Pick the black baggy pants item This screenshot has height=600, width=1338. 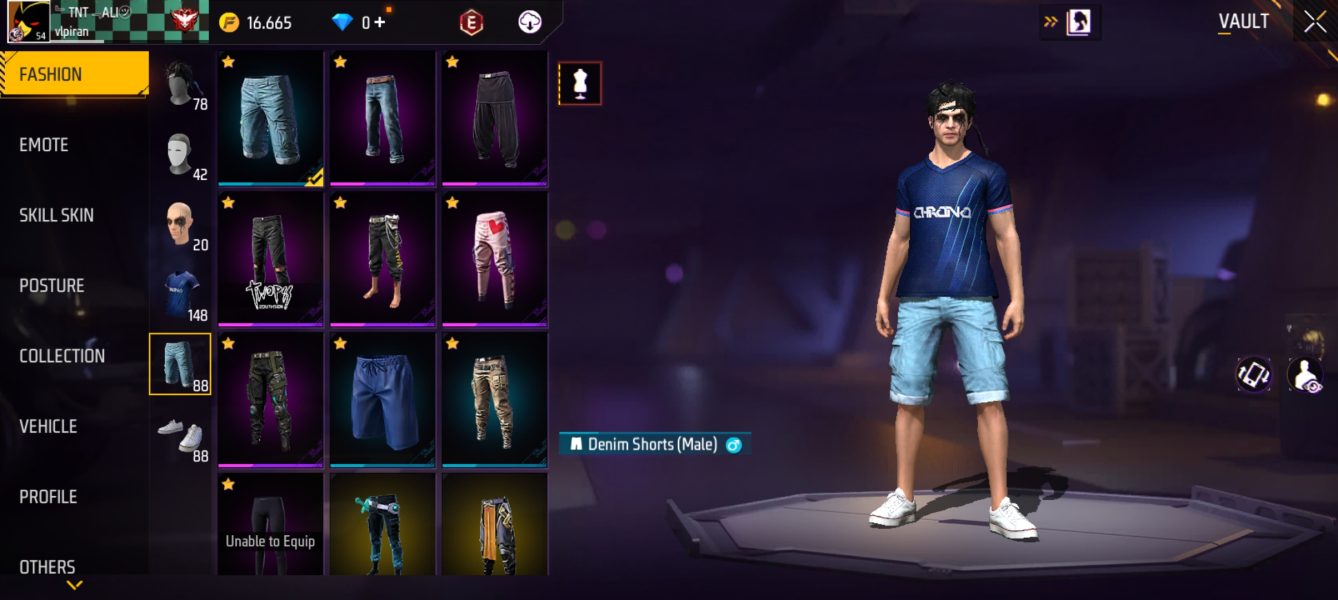coord(495,118)
